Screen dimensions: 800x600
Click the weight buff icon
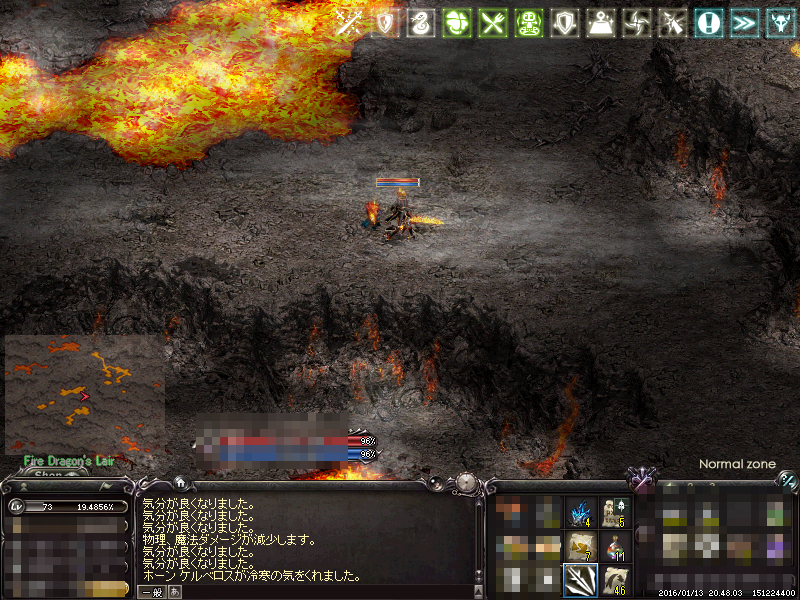pos(601,23)
